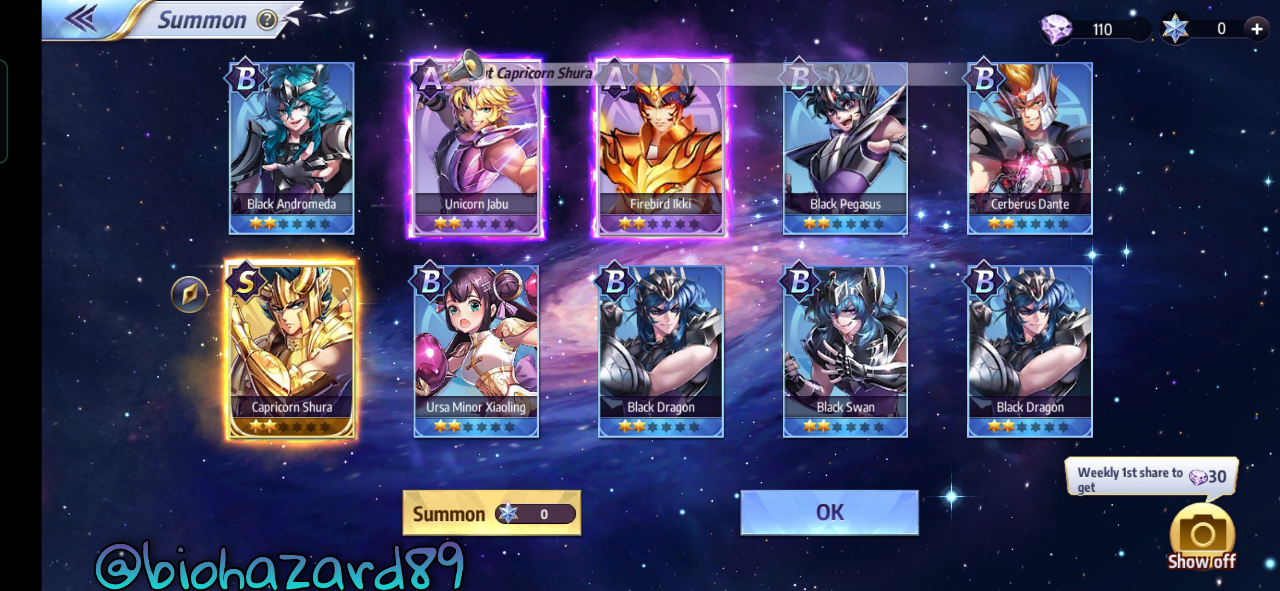Click the gold coin icon beside Capricorn Shura
The width and height of the screenshot is (1280, 591).
pyautogui.click(x=189, y=294)
